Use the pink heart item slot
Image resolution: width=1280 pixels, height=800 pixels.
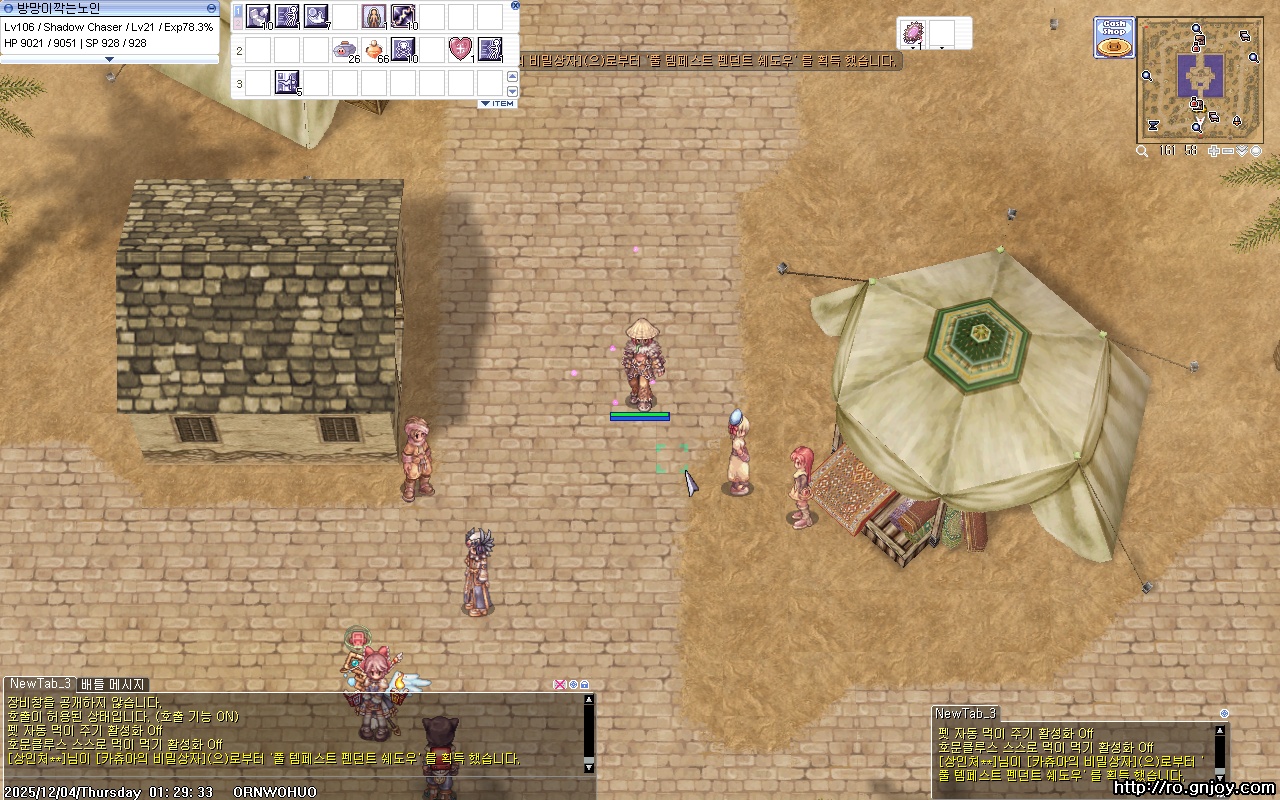(460, 48)
